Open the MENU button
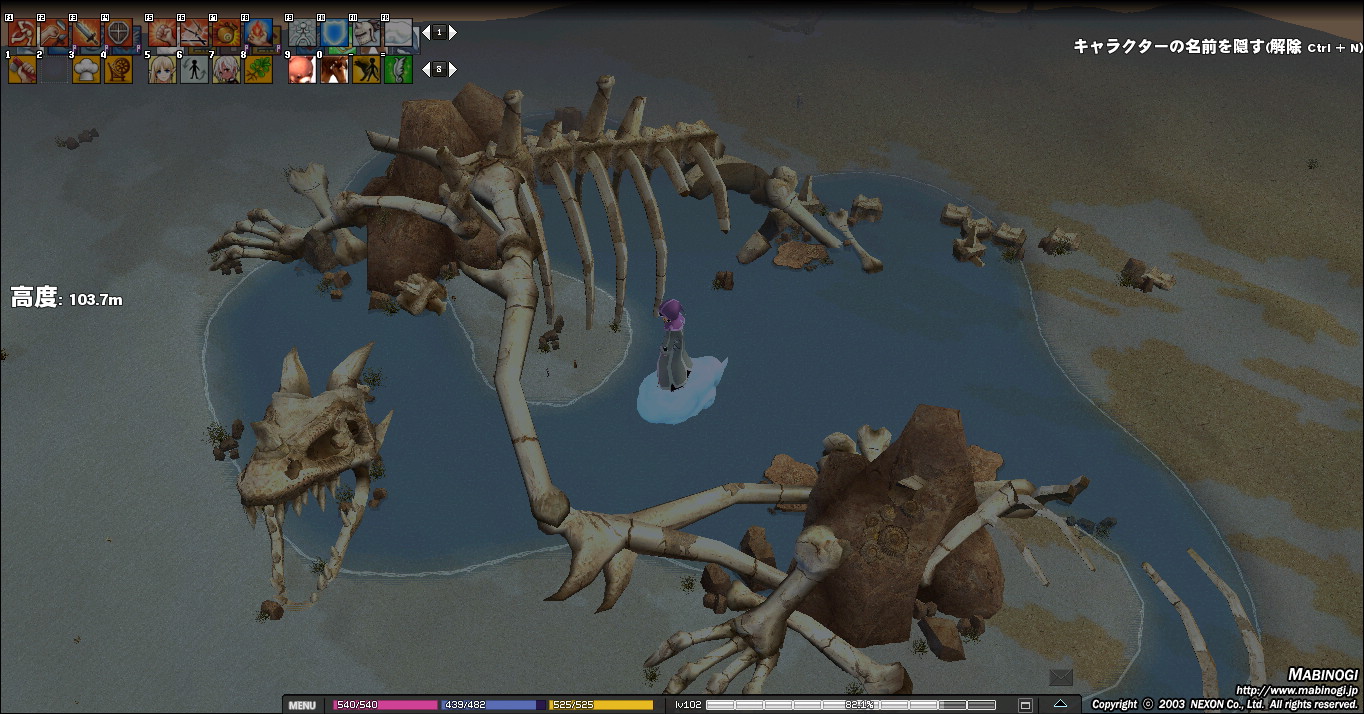Viewport: 1364px width, 714px height. (x=301, y=705)
